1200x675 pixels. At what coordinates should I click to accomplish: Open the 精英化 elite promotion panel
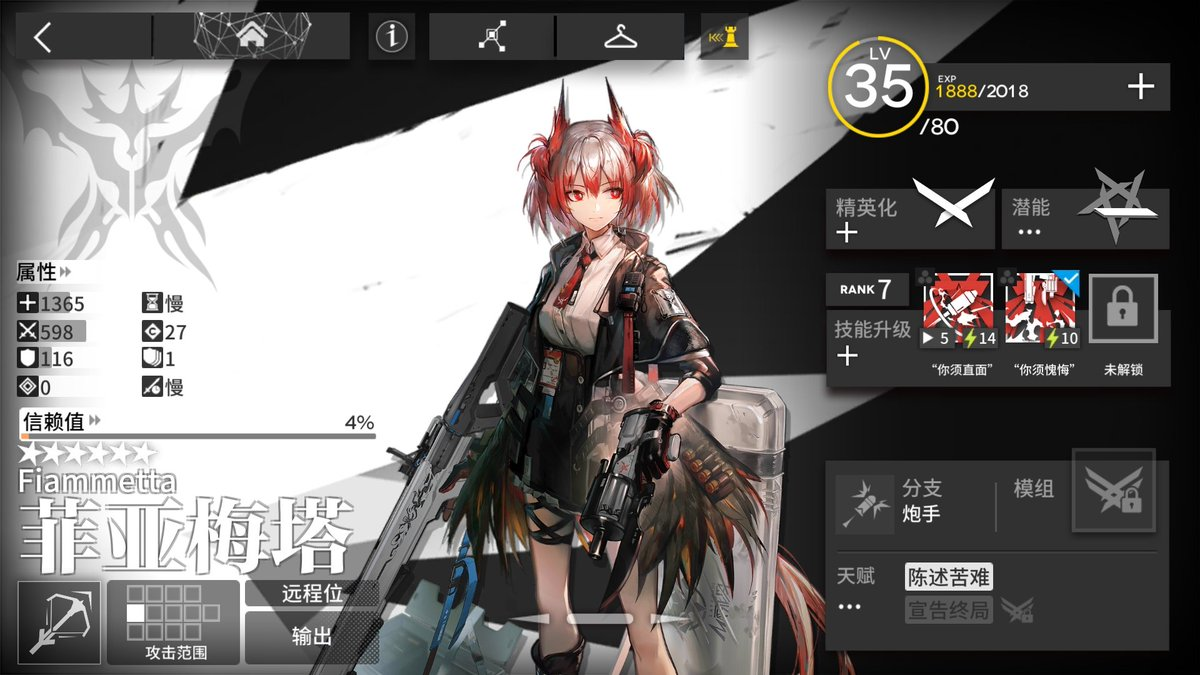point(909,218)
